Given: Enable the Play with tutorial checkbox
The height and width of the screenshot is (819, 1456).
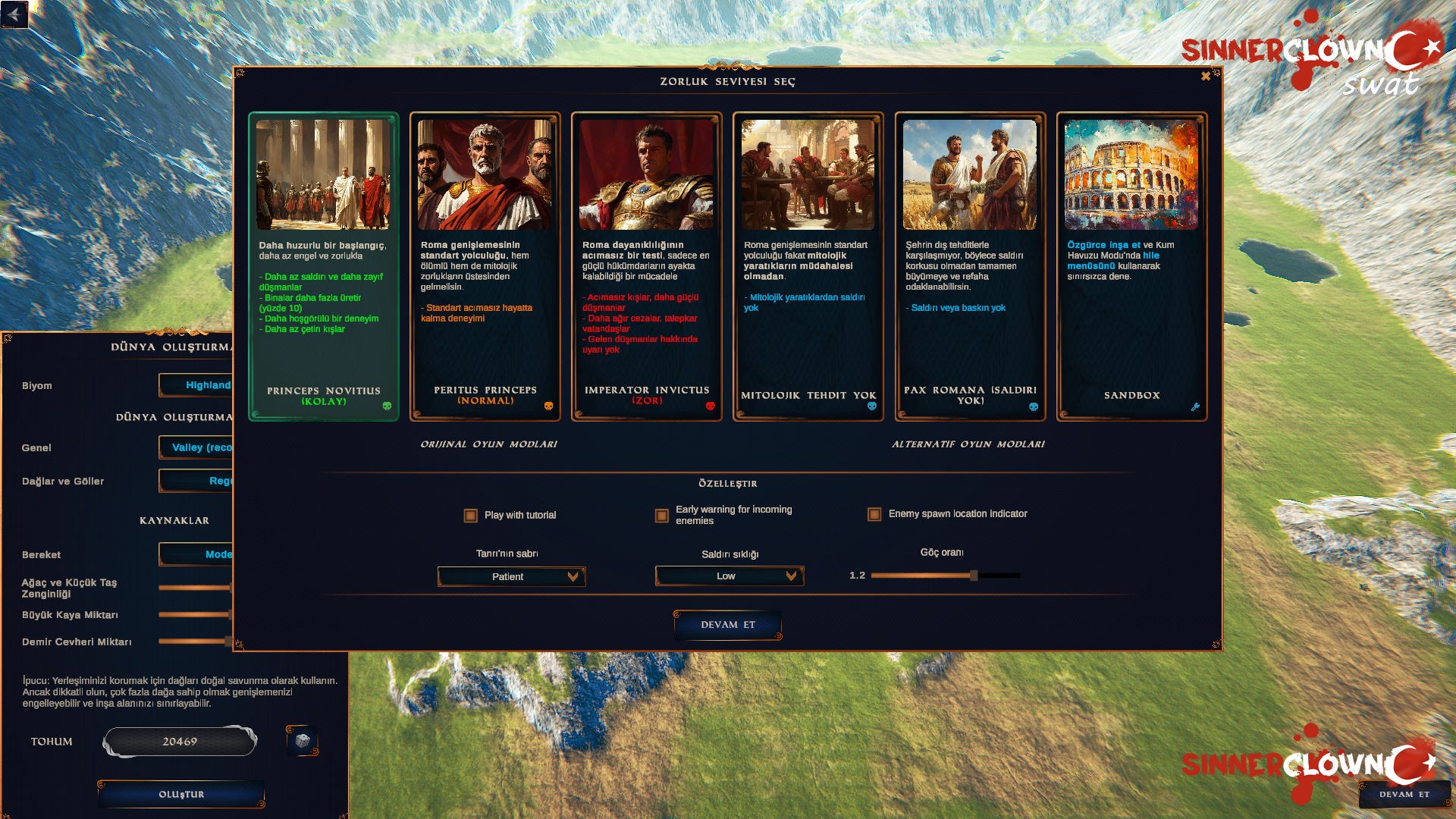Looking at the screenshot, I should point(471,515).
